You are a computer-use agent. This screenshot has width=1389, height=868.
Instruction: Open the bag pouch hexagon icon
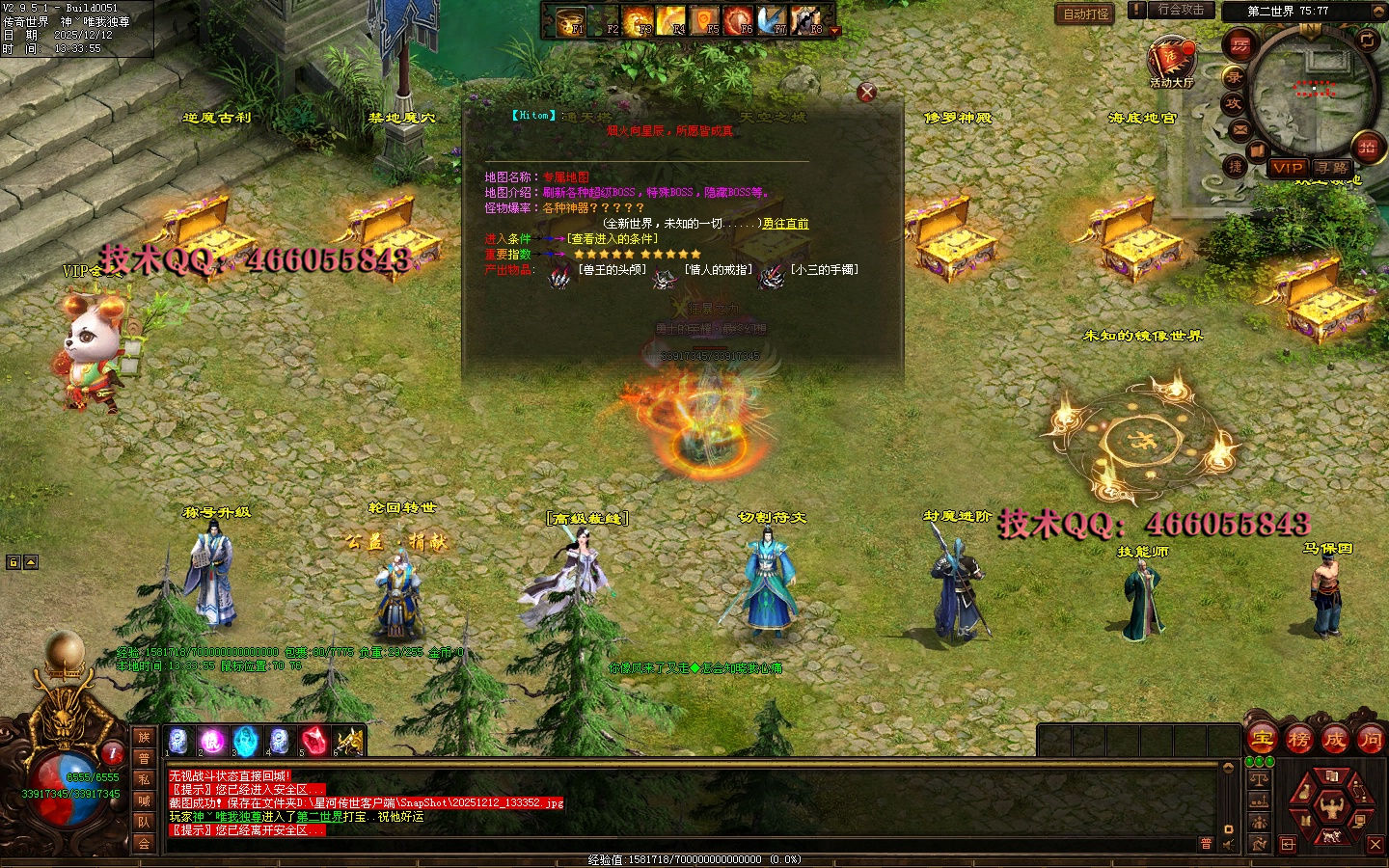(1304, 792)
